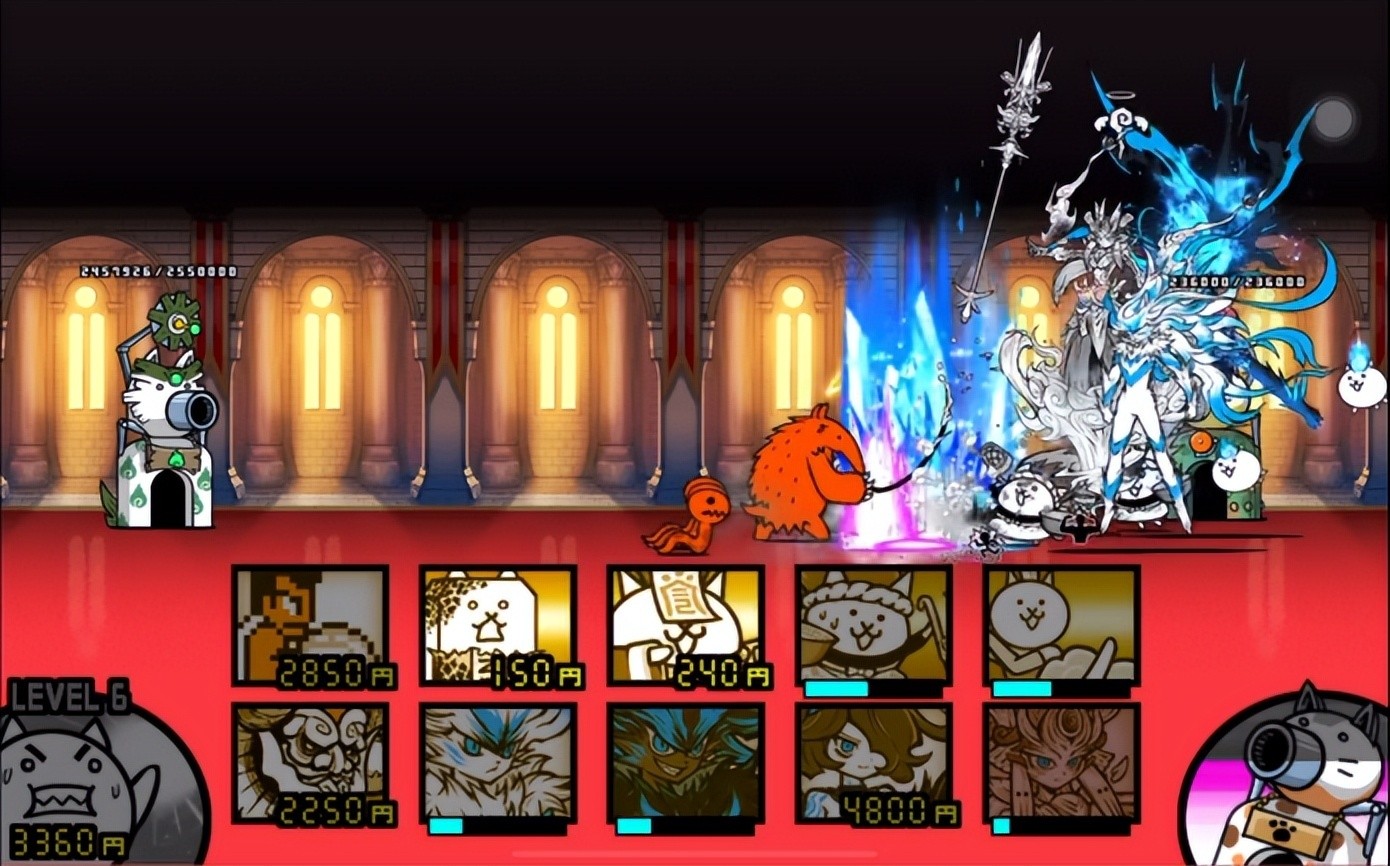This screenshot has width=1390, height=866.
Task: Select the faded pink-haired girl unit slot
Action: tap(1062, 764)
